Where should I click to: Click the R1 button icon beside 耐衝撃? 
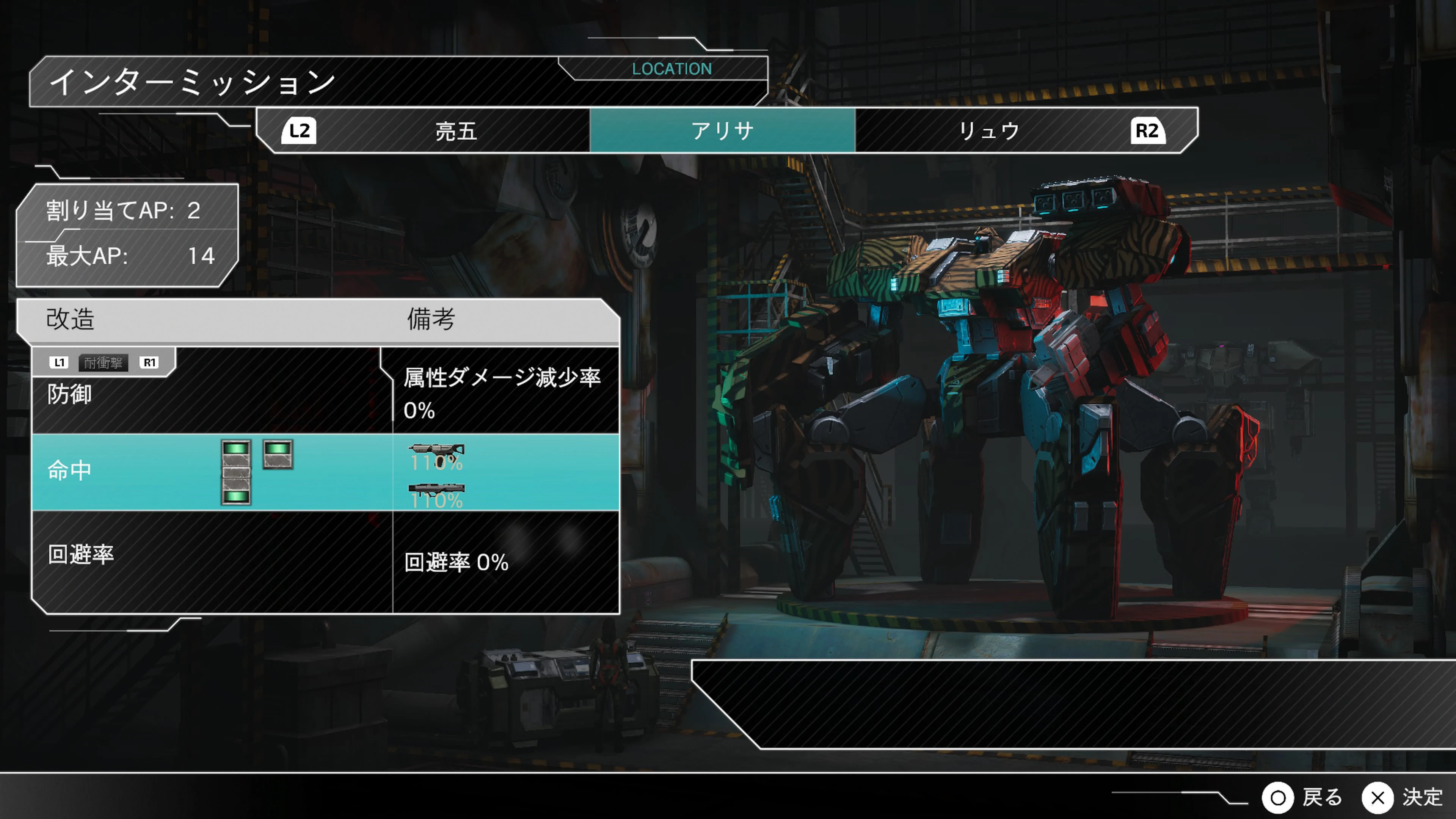(x=150, y=362)
